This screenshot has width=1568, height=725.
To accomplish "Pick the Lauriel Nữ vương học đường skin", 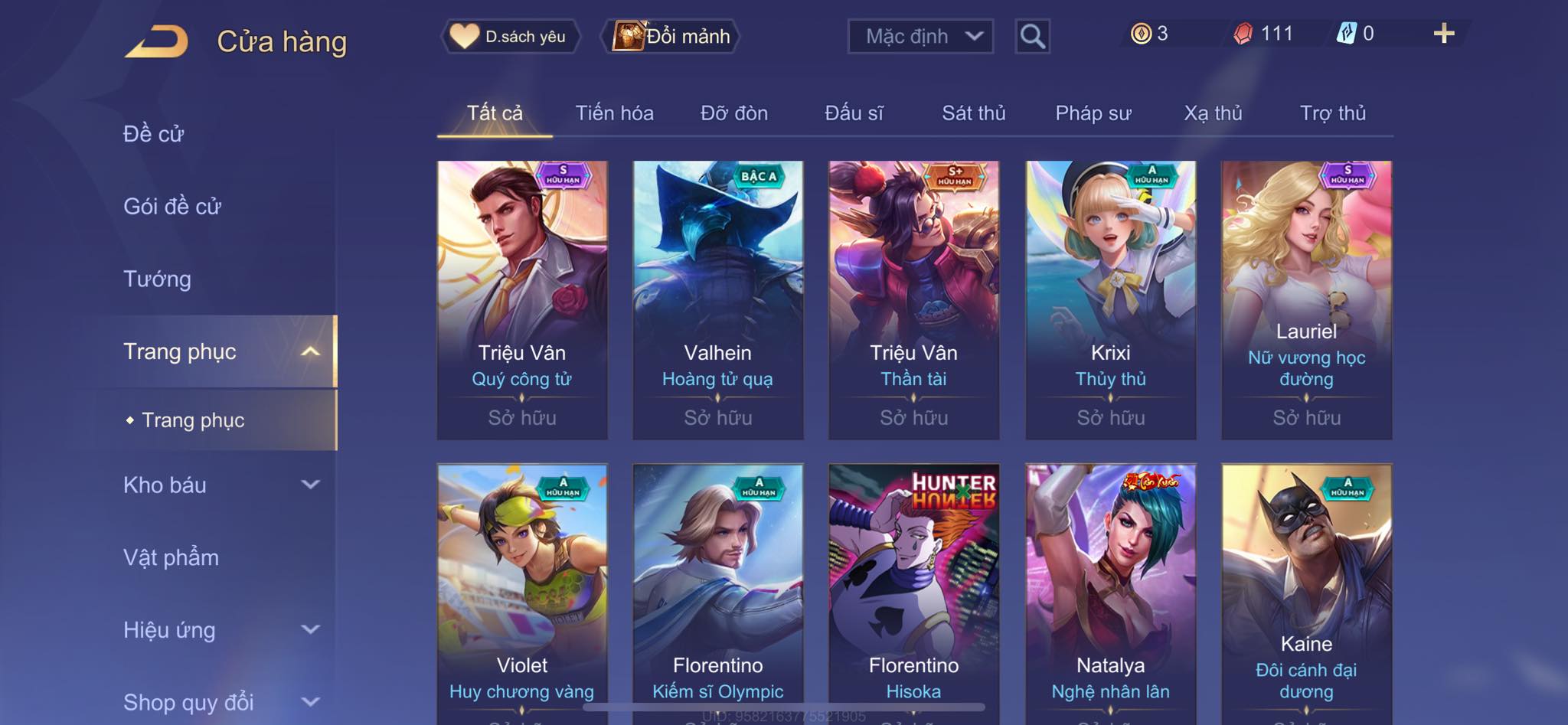I will click(x=1306, y=299).
